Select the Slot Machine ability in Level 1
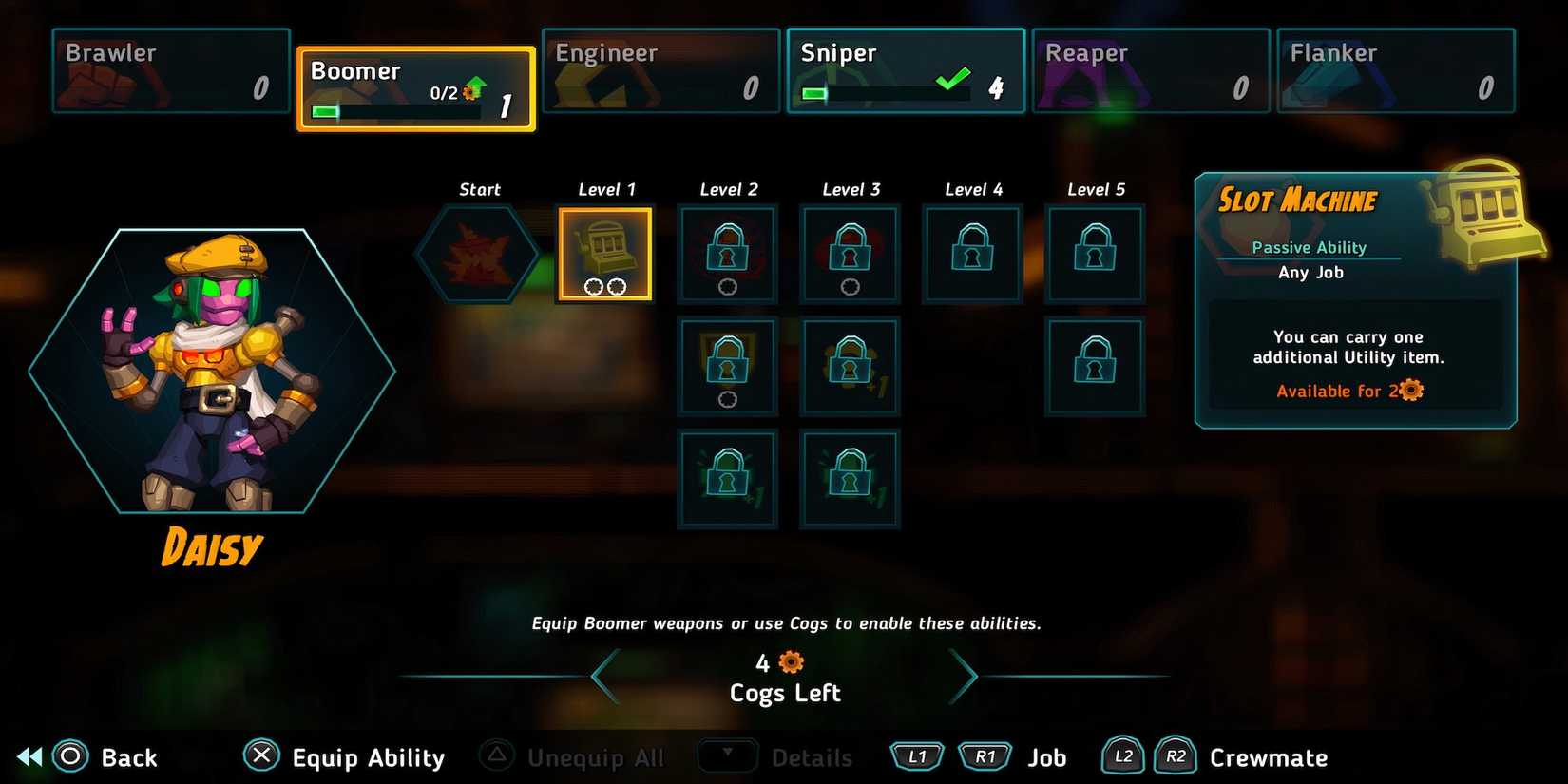 [605, 252]
